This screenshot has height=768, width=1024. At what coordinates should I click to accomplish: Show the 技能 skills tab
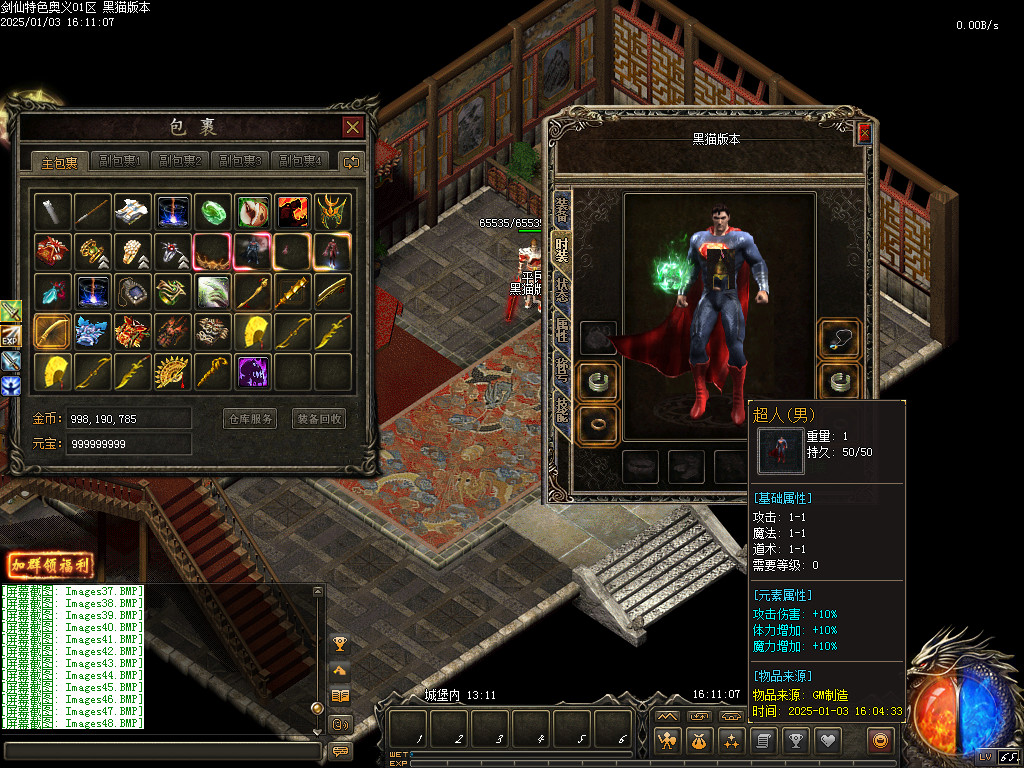tap(562, 412)
